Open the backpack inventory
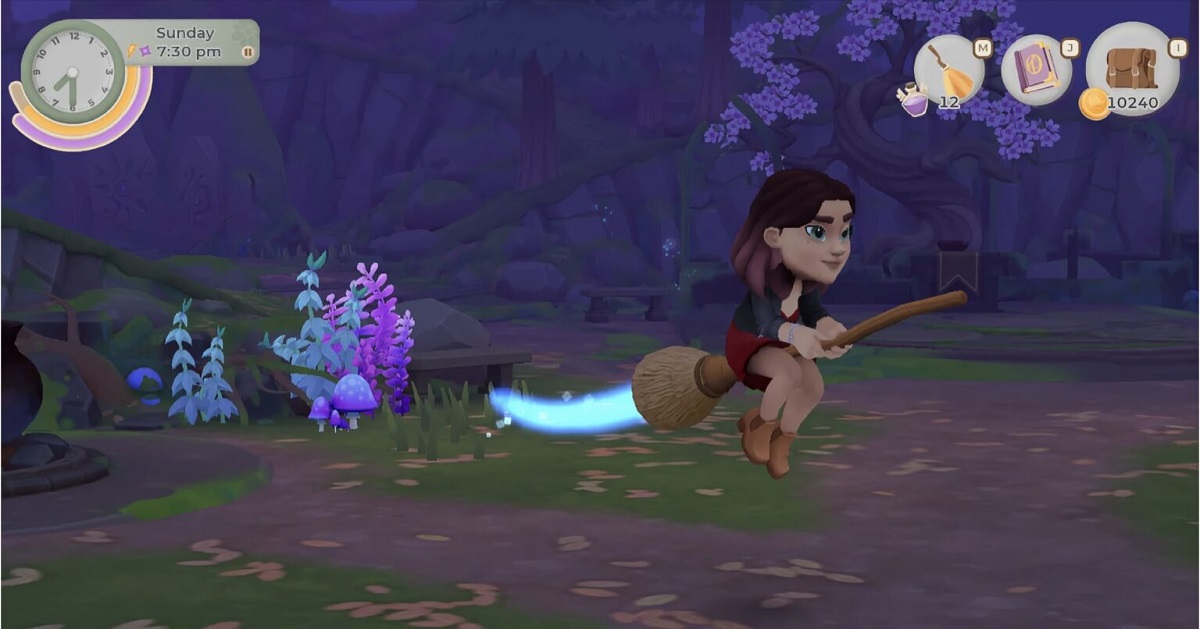 point(1130,68)
